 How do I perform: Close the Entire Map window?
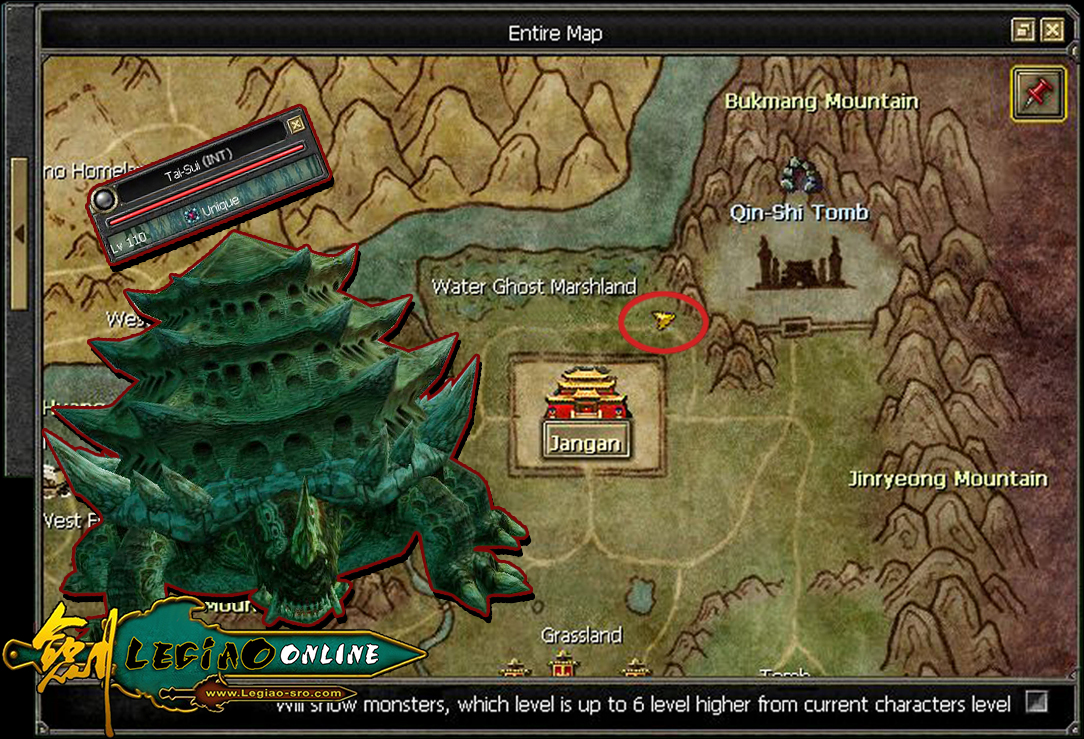(x=1051, y=31)
